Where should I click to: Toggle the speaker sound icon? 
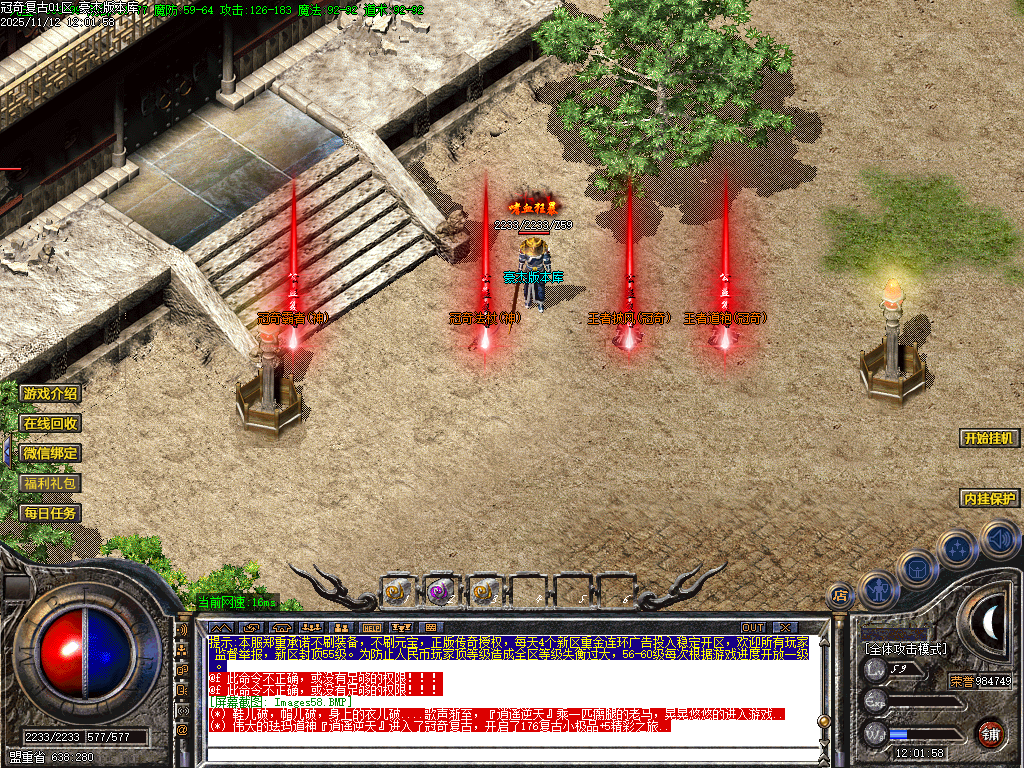point(998,539)
